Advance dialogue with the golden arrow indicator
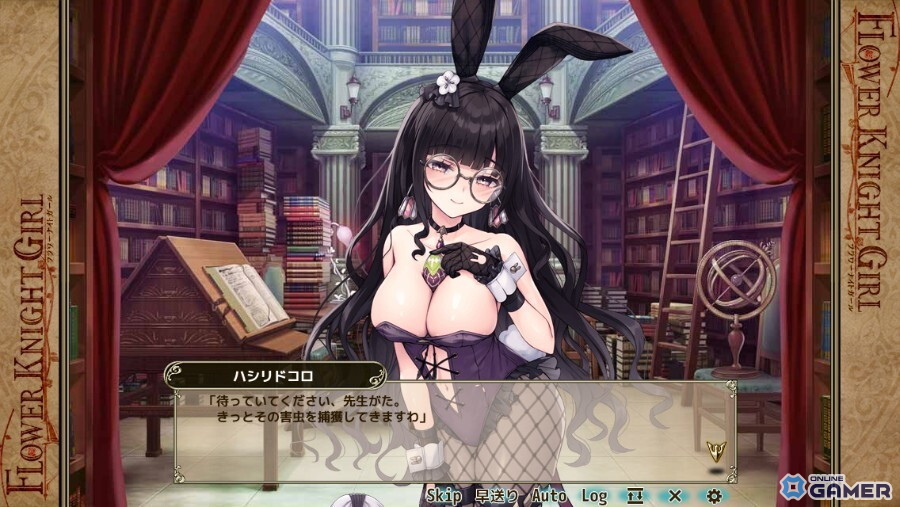 coord(714,450)
